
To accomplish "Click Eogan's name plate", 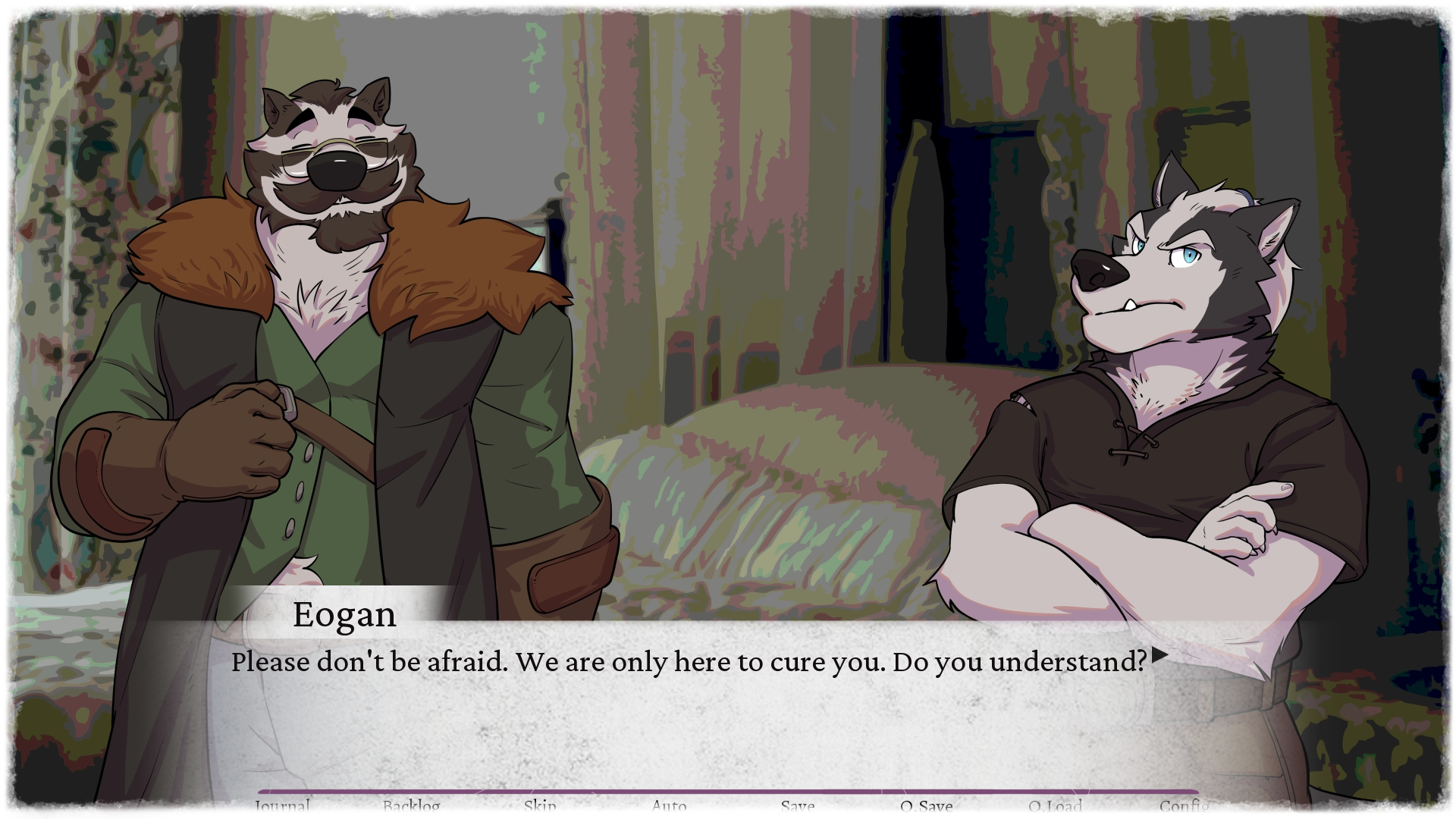I will pos(344,615).
